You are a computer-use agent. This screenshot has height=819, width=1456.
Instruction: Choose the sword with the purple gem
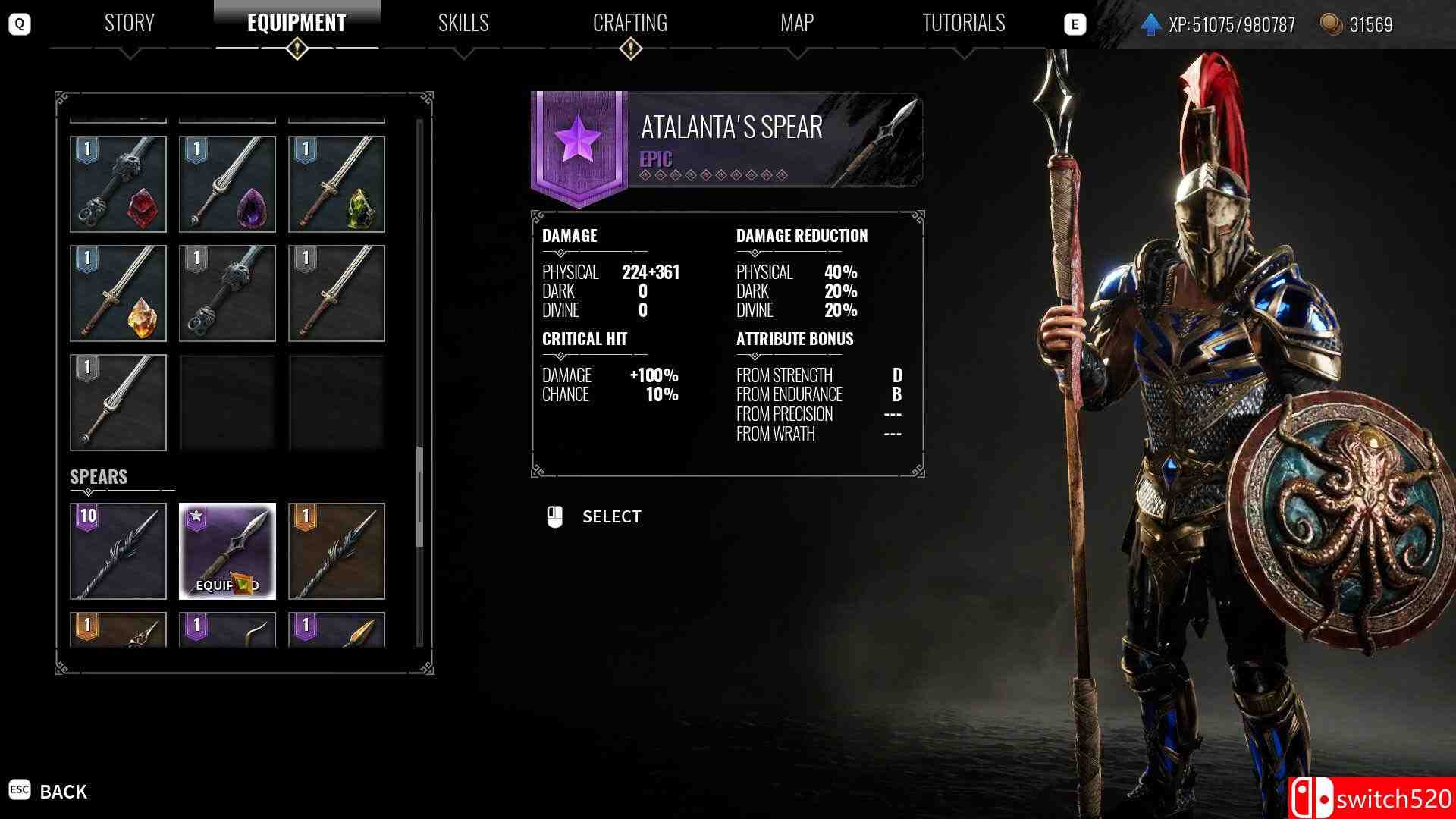[227, 184]
